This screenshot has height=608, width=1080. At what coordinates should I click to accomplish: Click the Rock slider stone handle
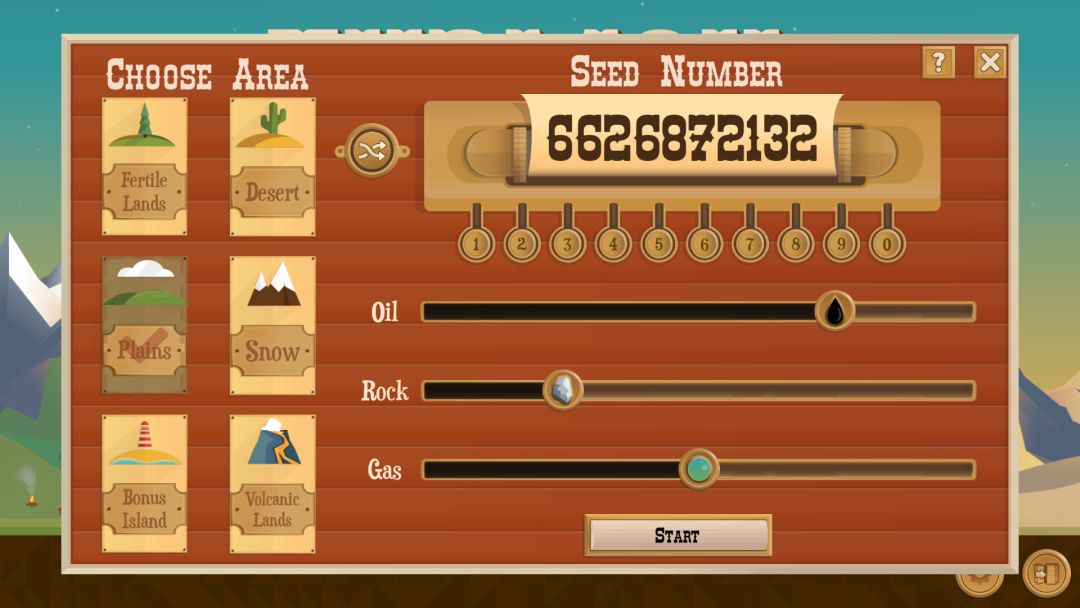563,390
